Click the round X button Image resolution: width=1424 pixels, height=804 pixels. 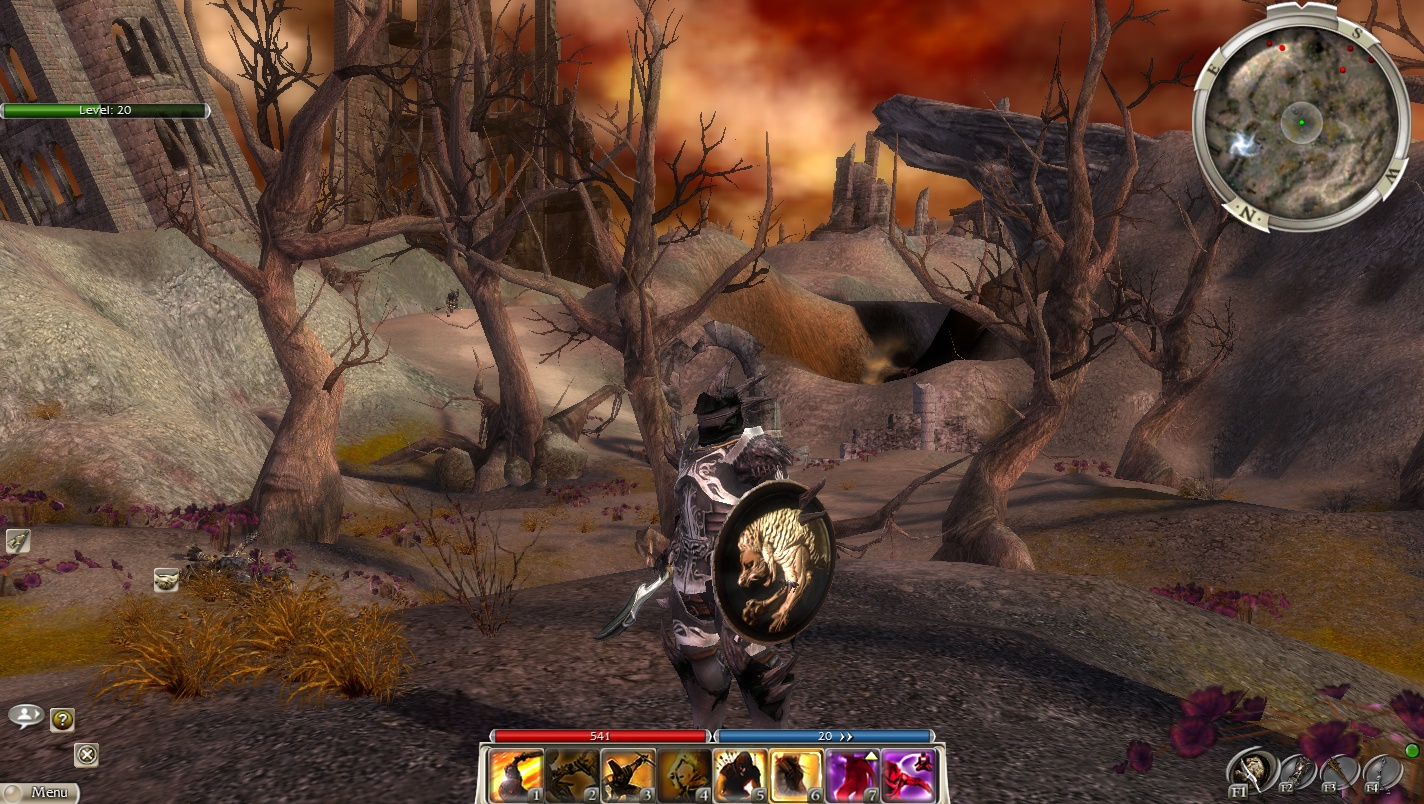coord(86,755)
